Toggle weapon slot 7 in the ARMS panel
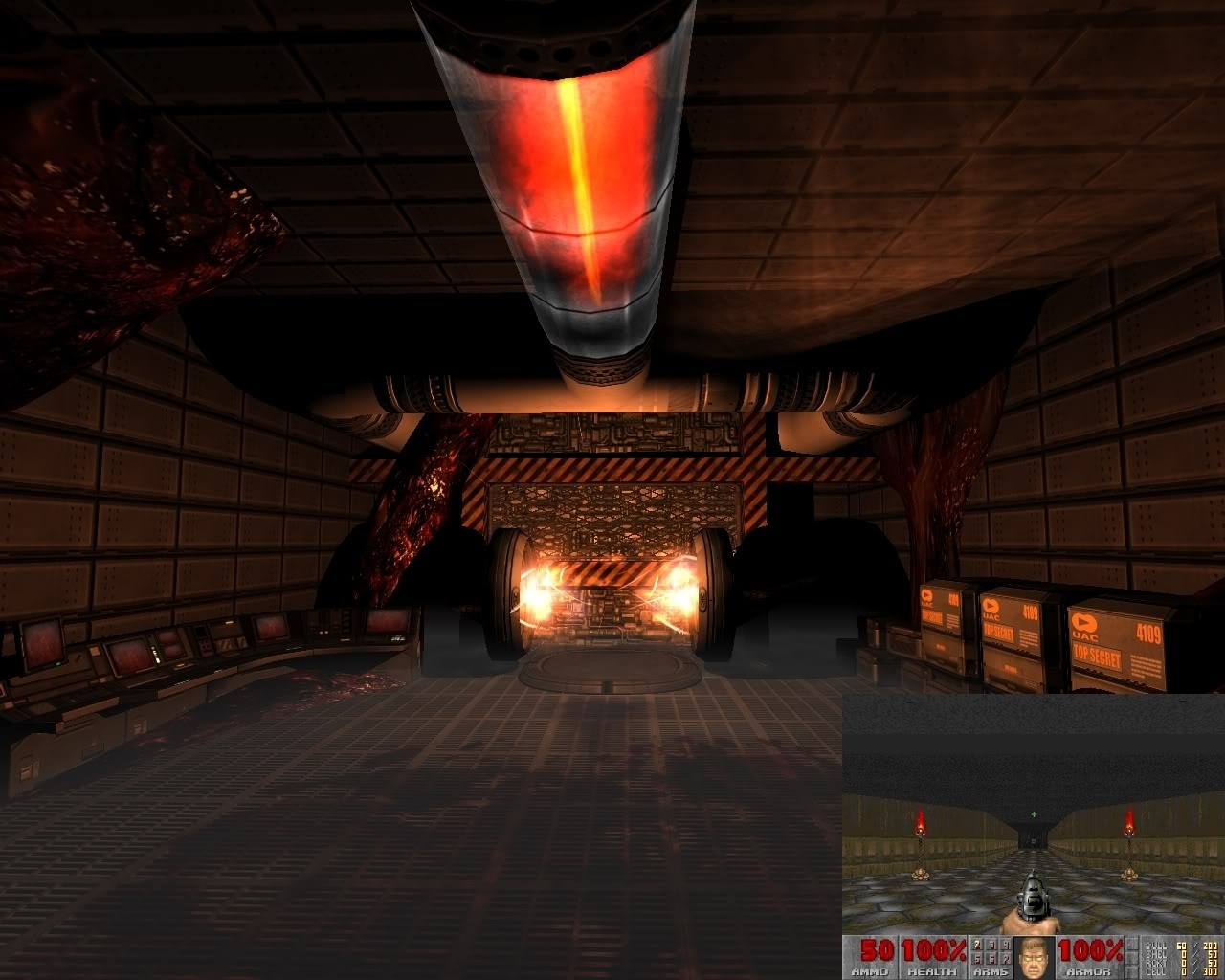This screenshot has height=980, width=1225. (1004, 957)
